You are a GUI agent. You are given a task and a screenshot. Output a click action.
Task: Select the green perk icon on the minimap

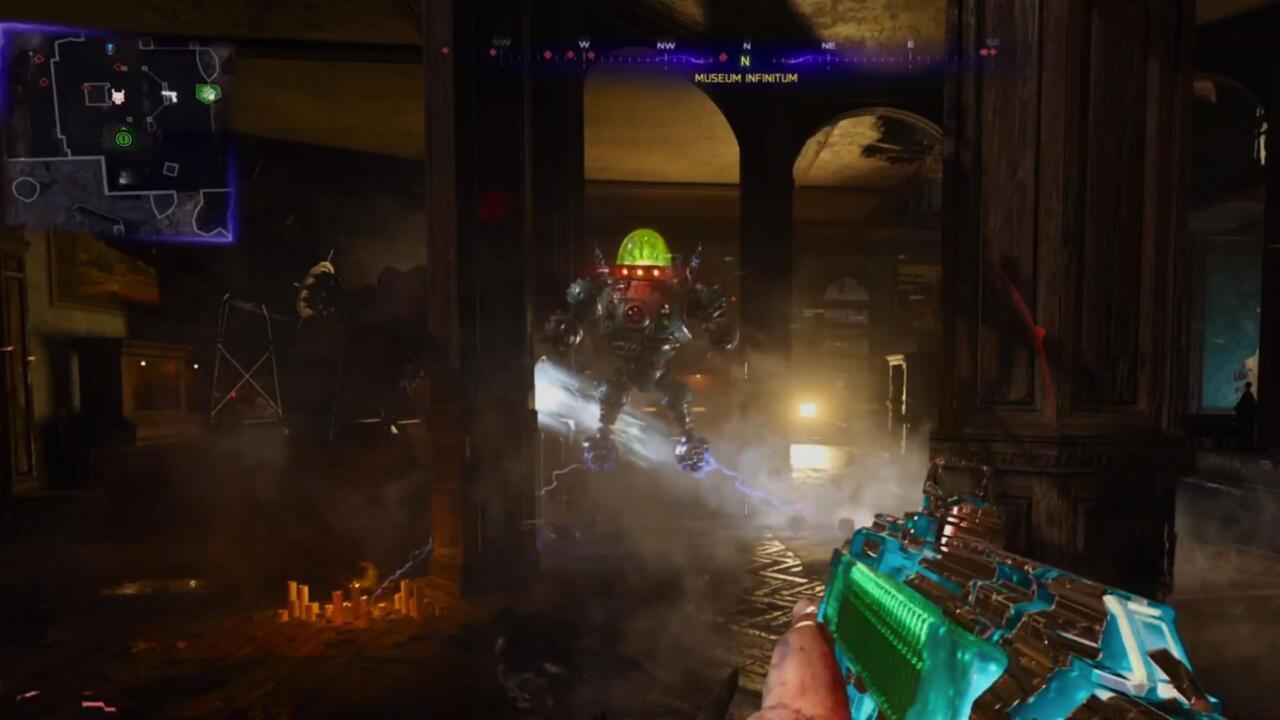point(209,93)
